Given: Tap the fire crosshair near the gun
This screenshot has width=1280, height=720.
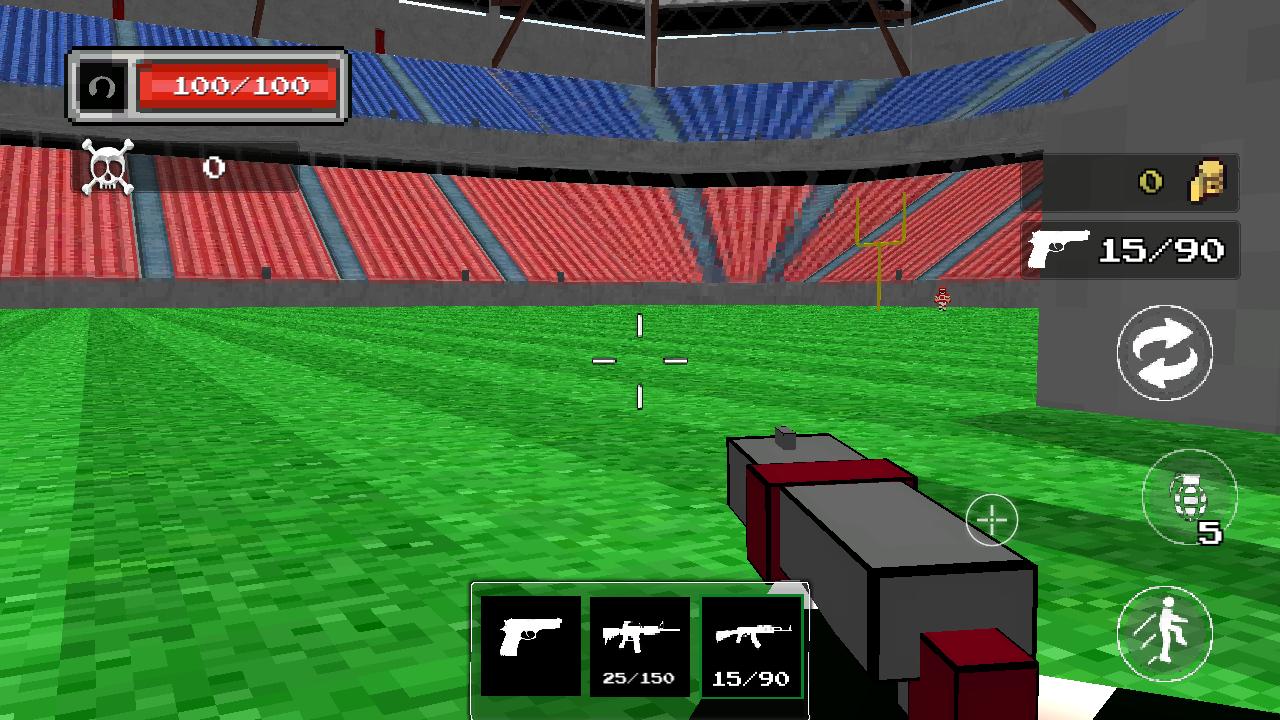Looking at the screenshot, I should 990,519.
